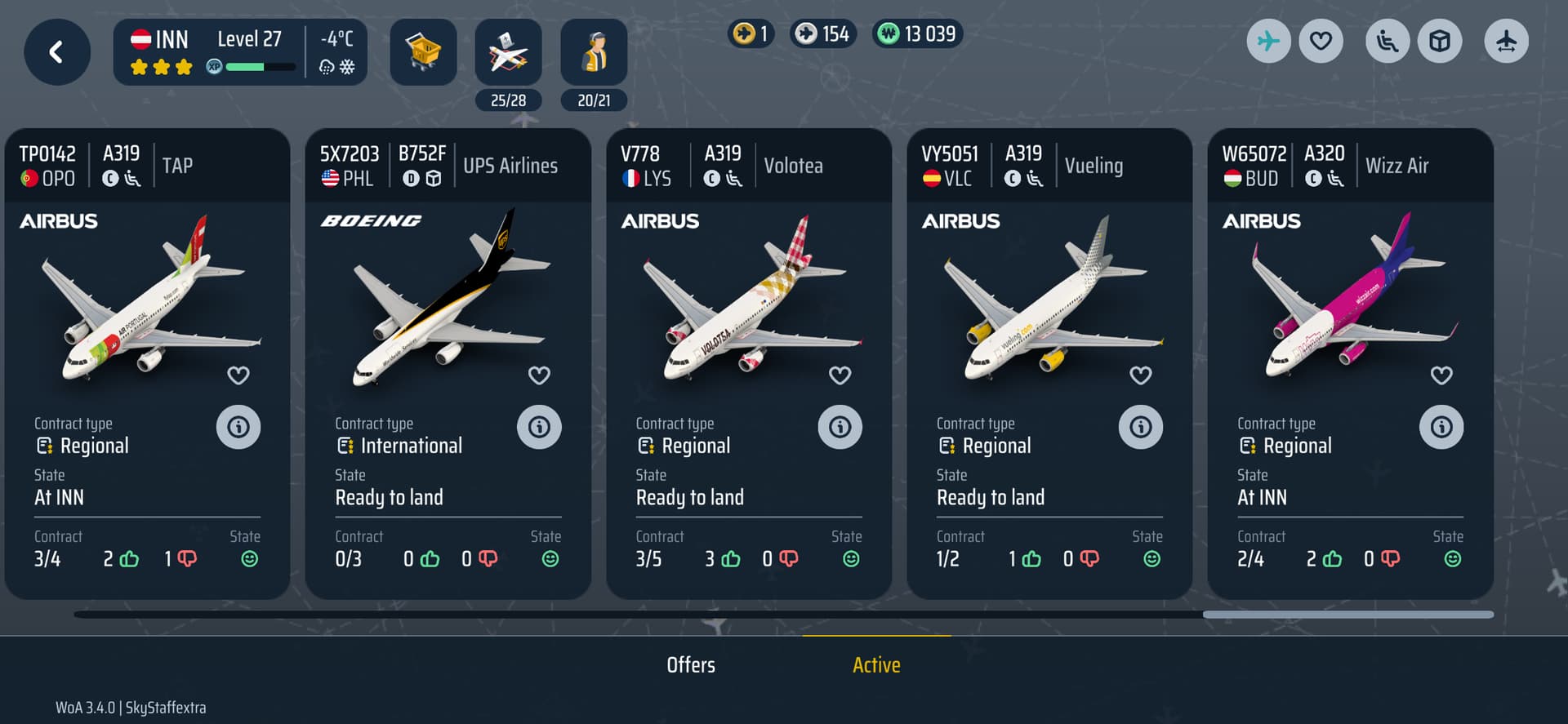Filter by the teal airplane icon

click(1268, 41)
